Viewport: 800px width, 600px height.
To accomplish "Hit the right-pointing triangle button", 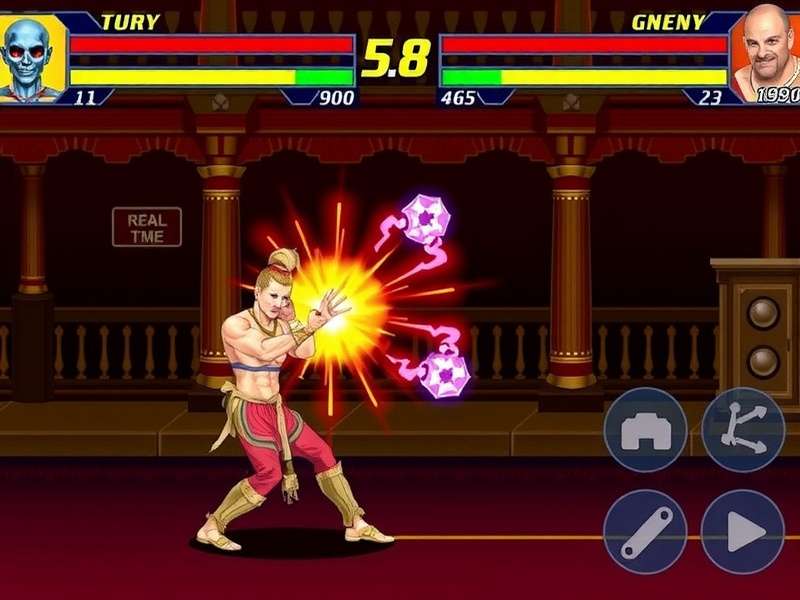I will pyautogui.click(x=743, y=531).
